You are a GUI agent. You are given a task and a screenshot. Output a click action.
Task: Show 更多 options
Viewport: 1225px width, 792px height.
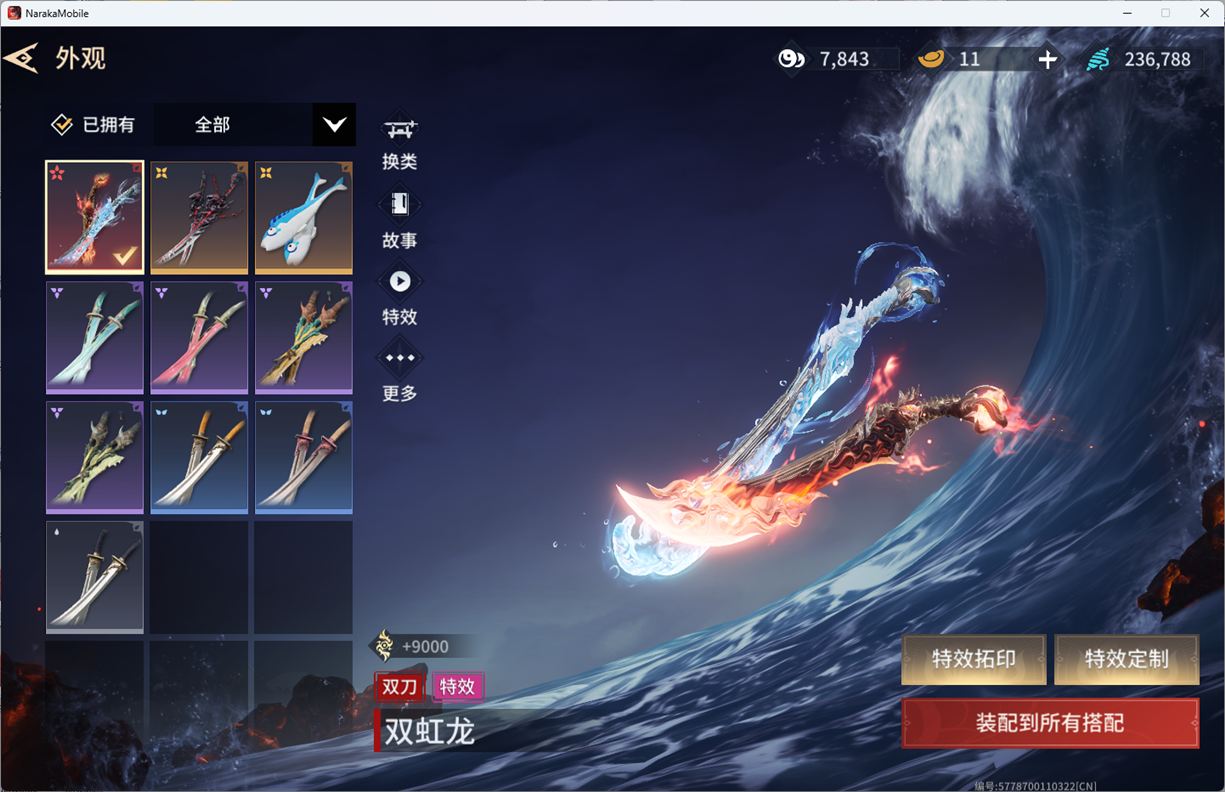400,373
